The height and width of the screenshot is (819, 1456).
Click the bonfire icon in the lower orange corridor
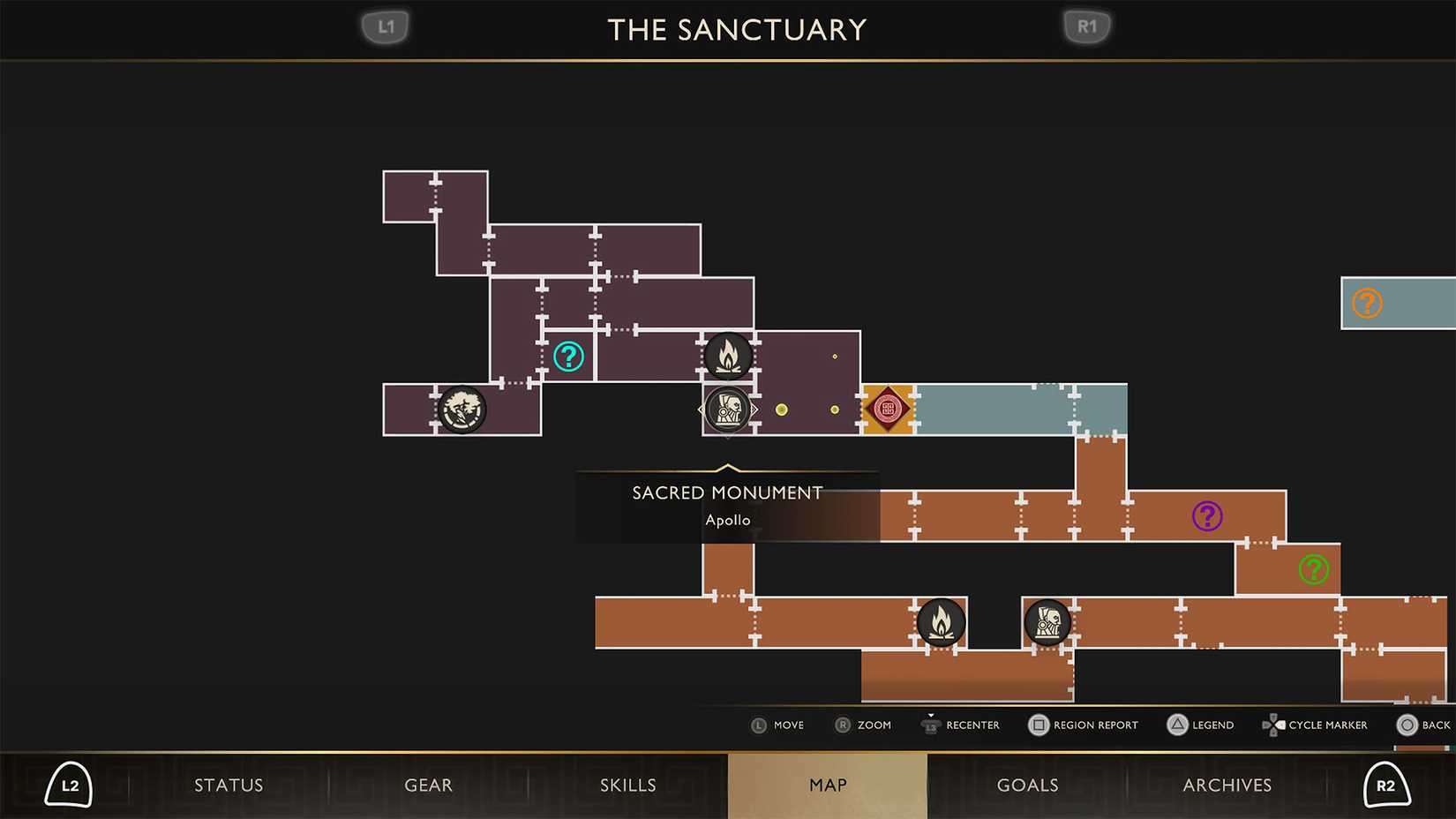pos(942,622)
